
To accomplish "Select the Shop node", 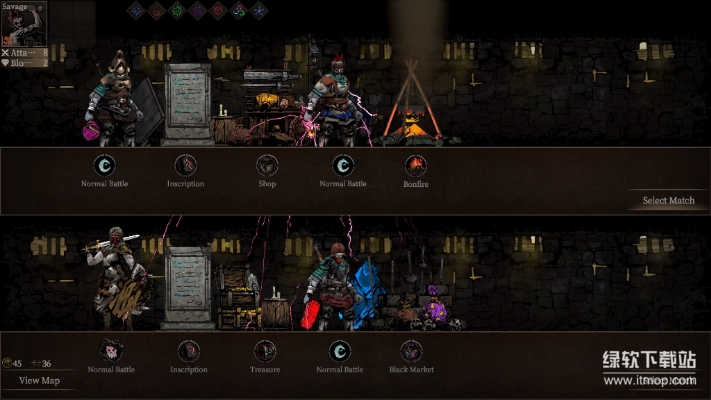I will [x=266, y=166].
